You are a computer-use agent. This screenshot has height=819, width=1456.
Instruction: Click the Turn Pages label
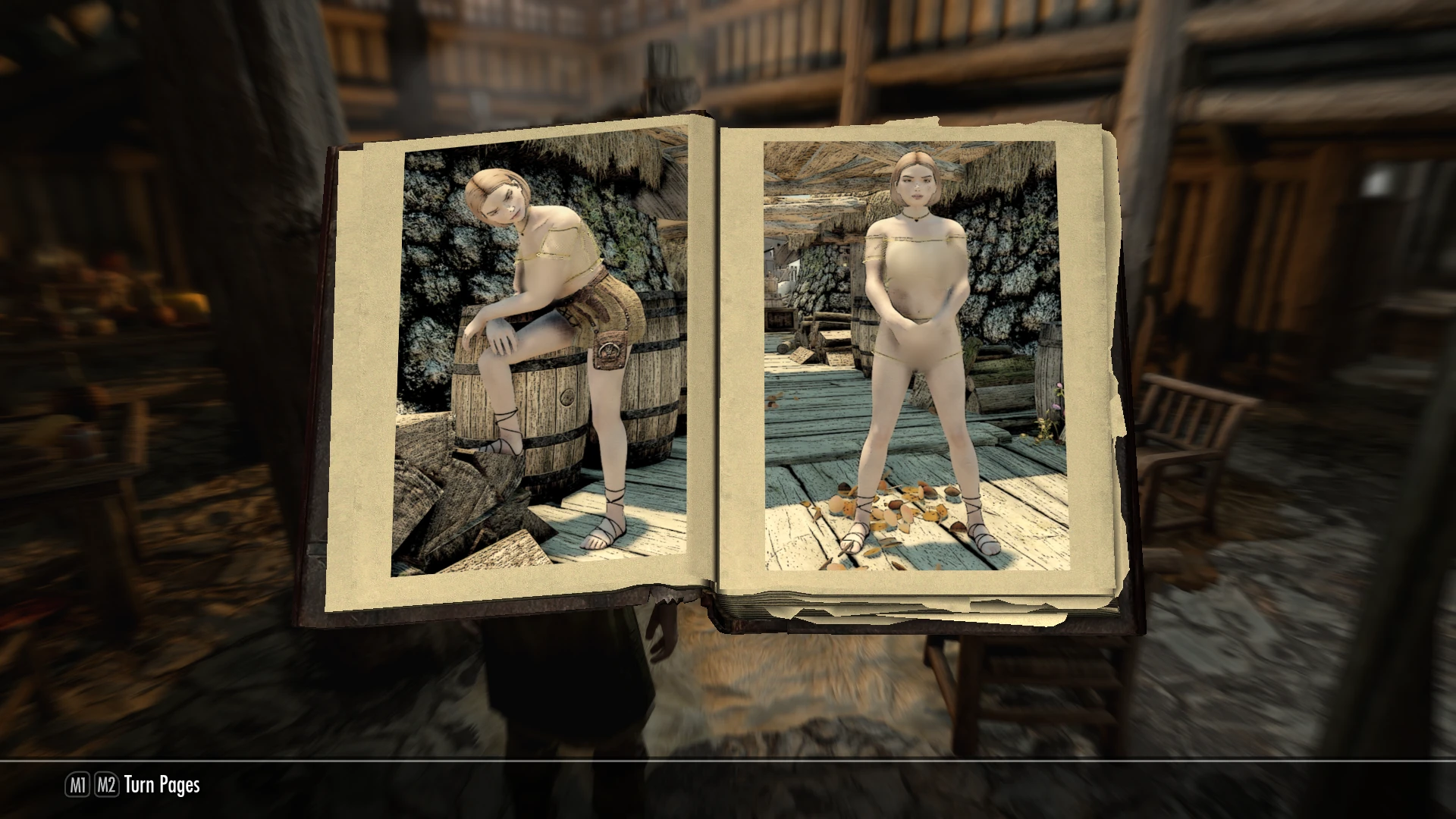point(163,786)
